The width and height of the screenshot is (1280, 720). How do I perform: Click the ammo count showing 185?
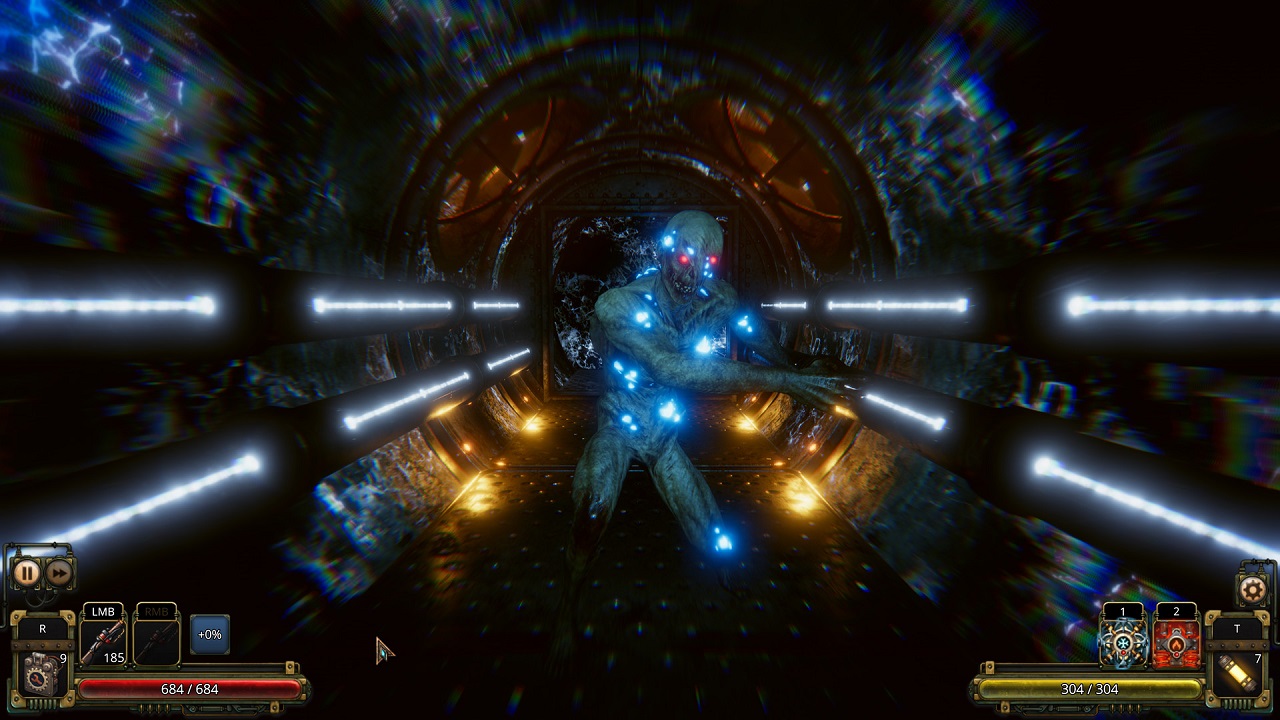[113, 658]
